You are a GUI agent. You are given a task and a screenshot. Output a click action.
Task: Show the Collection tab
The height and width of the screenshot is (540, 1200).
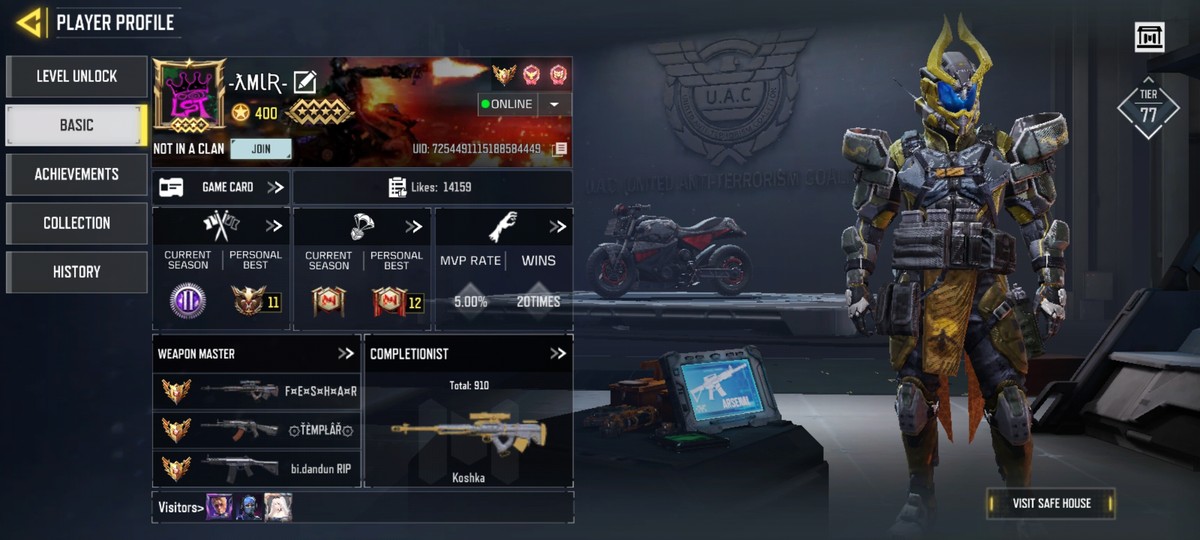point(77,223)
